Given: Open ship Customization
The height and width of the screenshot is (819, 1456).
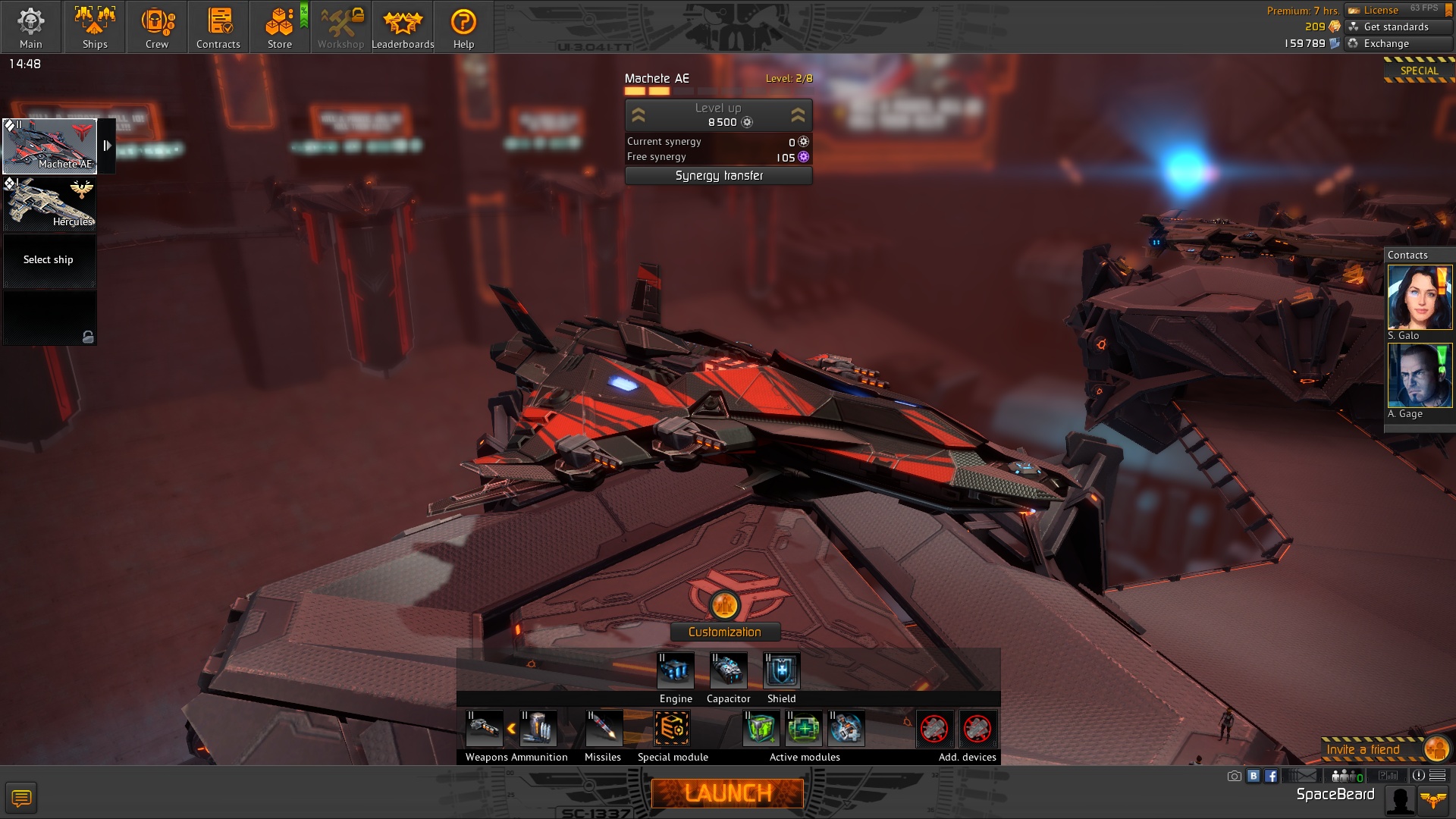Looking at the screenshot, I should (x=725, y=632).
